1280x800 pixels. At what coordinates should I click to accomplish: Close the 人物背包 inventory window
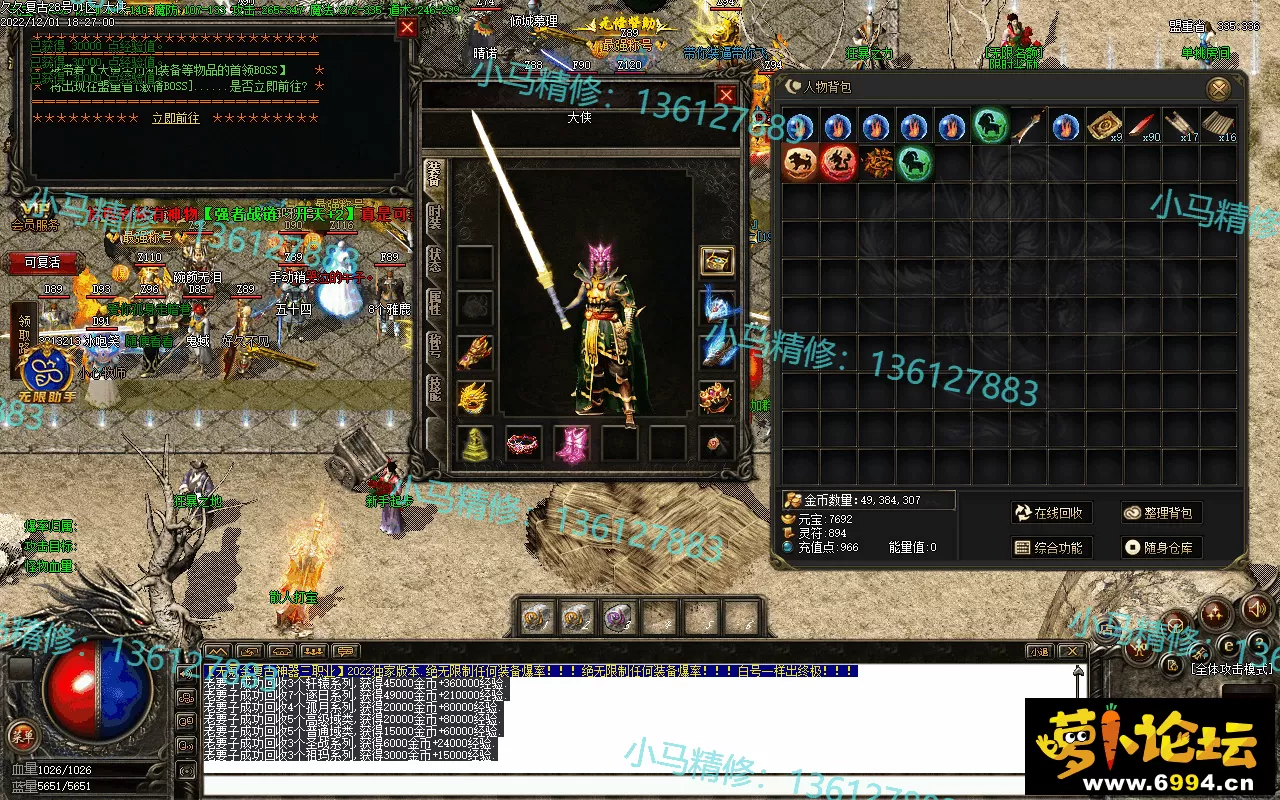(1218, 89)
